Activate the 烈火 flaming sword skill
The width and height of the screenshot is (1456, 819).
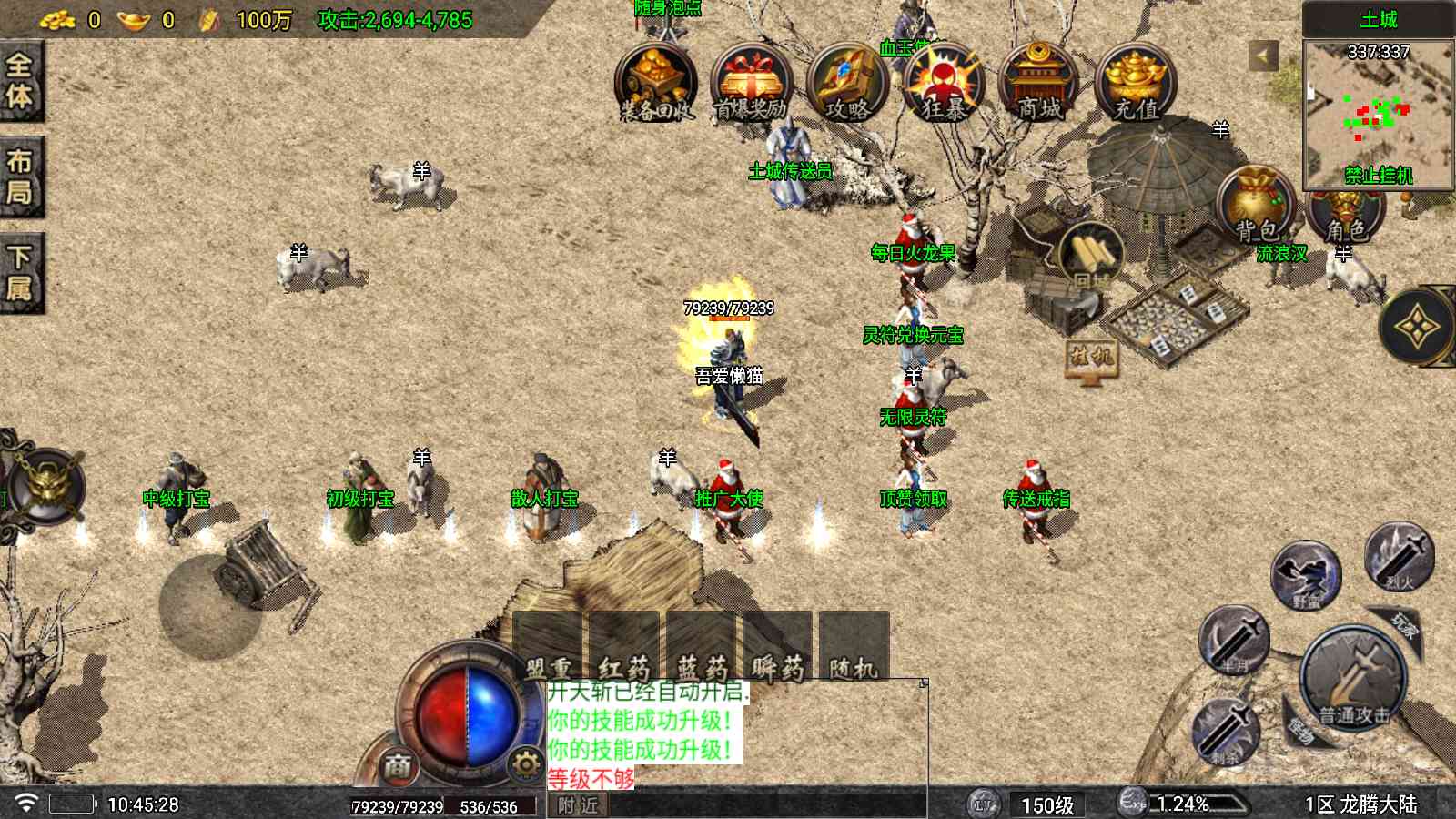1399,555
